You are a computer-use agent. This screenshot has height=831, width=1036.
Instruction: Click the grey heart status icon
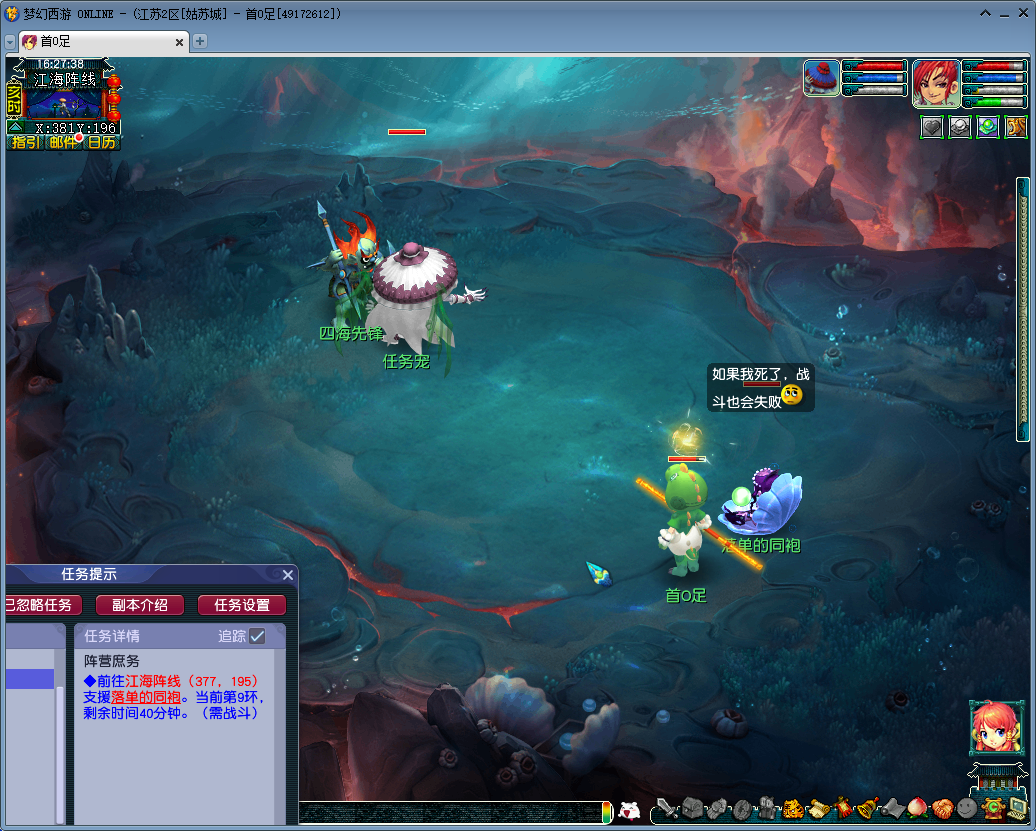[x=932, y=127]
